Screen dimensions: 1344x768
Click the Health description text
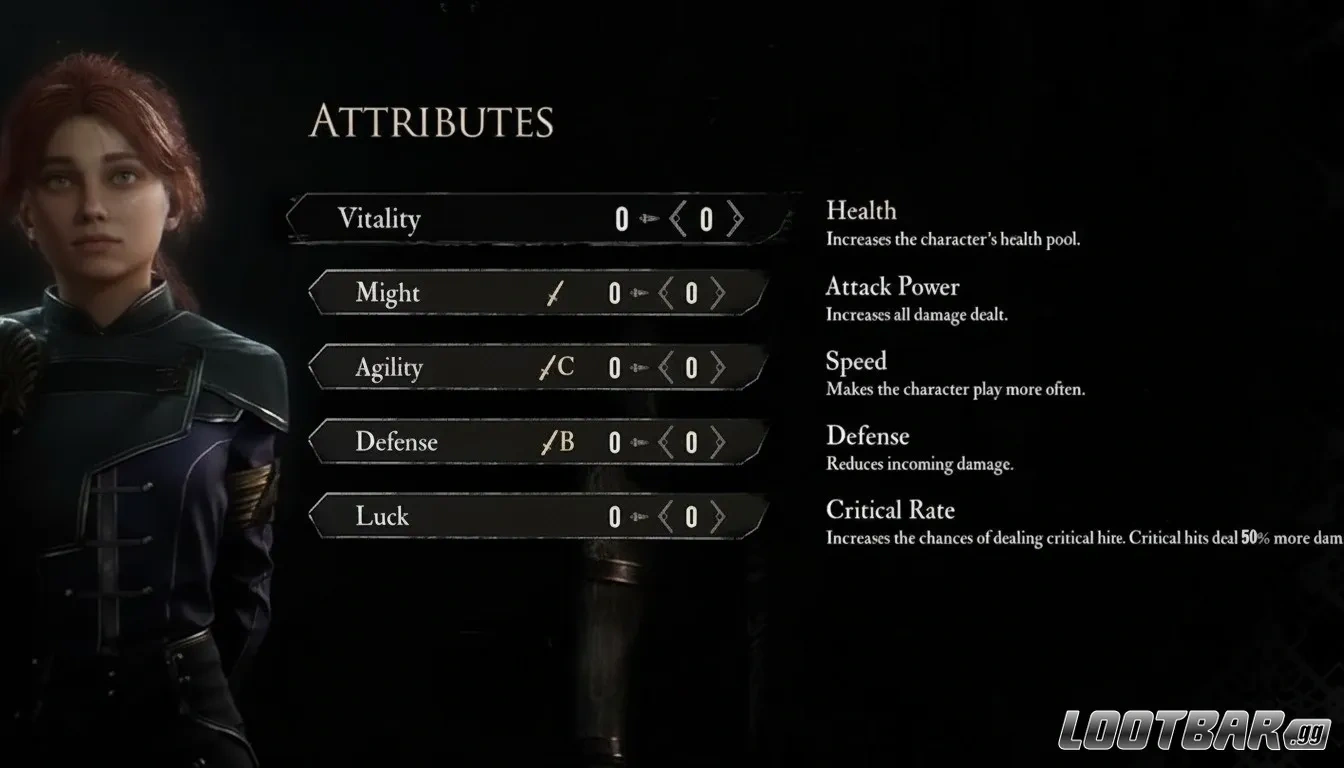[x=952, y=239]
